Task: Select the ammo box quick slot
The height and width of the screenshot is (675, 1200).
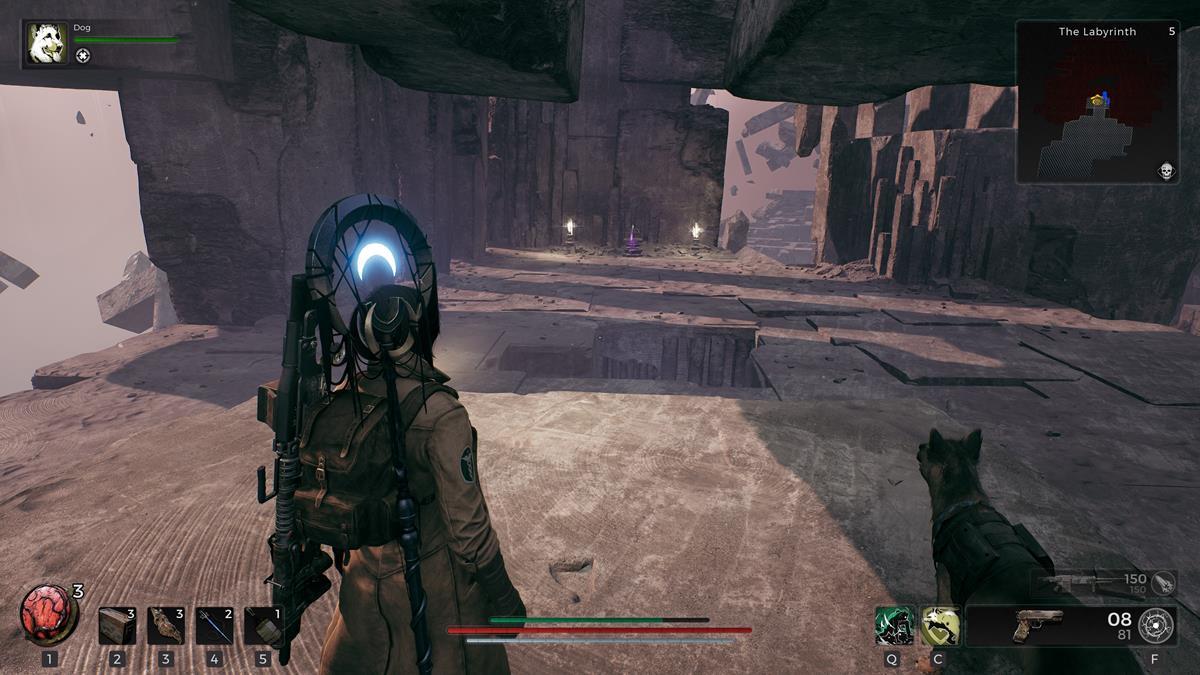Action: pos(117,625)
